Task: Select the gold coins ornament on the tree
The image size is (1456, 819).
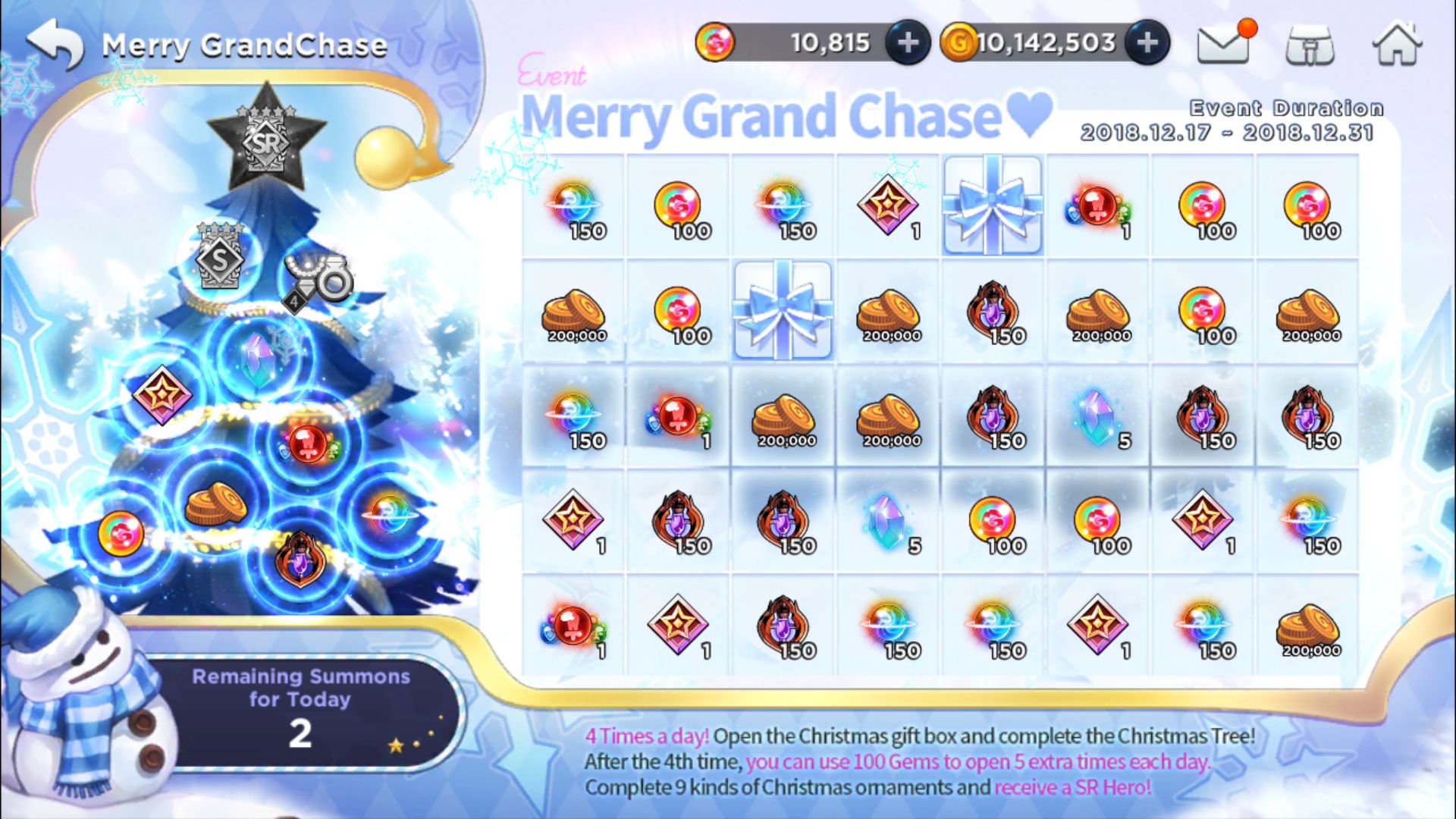Action: tap(215, 504)
